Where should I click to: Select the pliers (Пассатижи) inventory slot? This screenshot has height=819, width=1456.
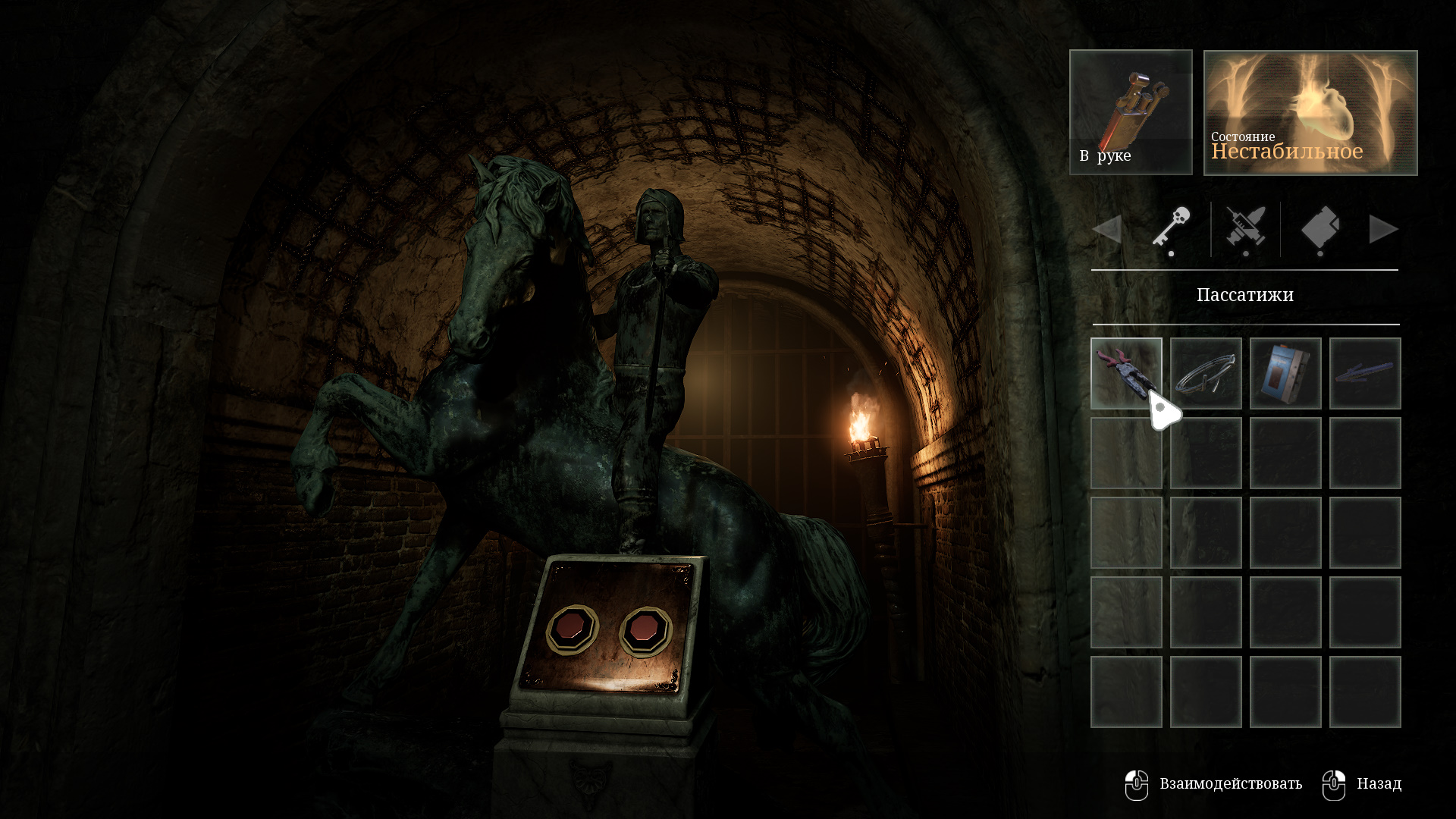click(1125, 372)
